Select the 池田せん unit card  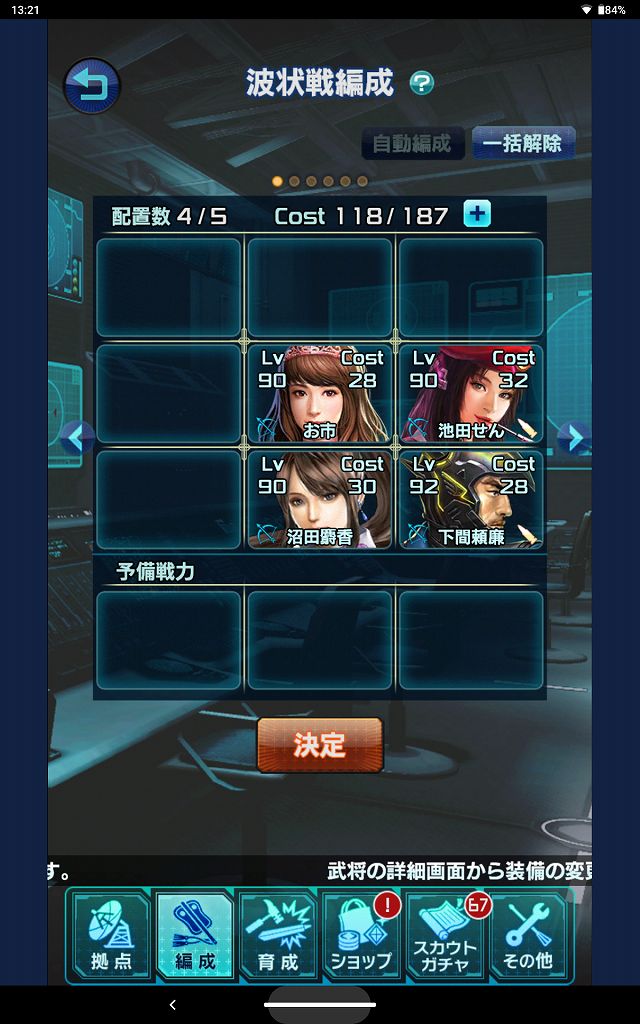[471, 393]
